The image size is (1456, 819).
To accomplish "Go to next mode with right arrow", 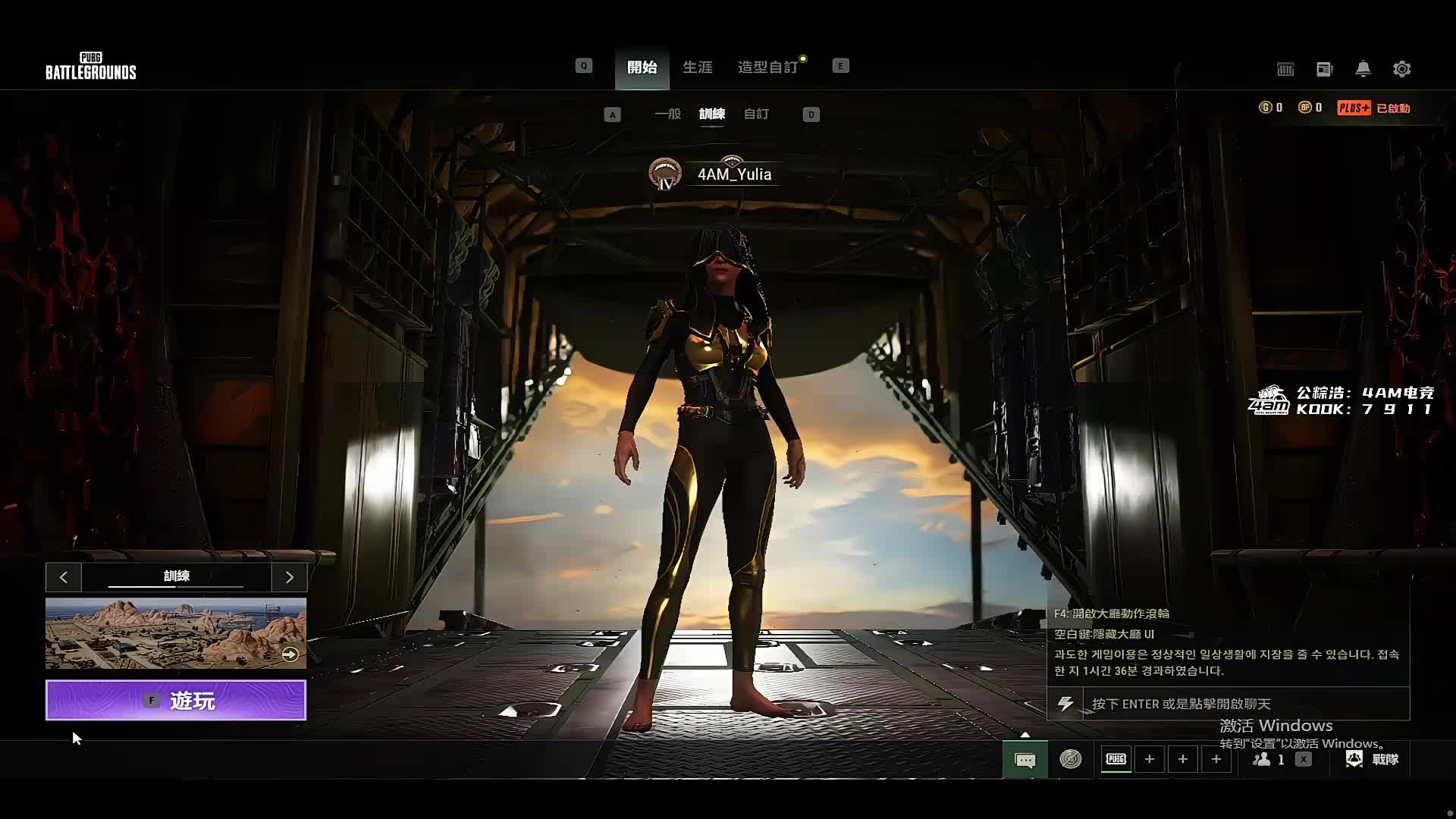I will pos(289,577).
